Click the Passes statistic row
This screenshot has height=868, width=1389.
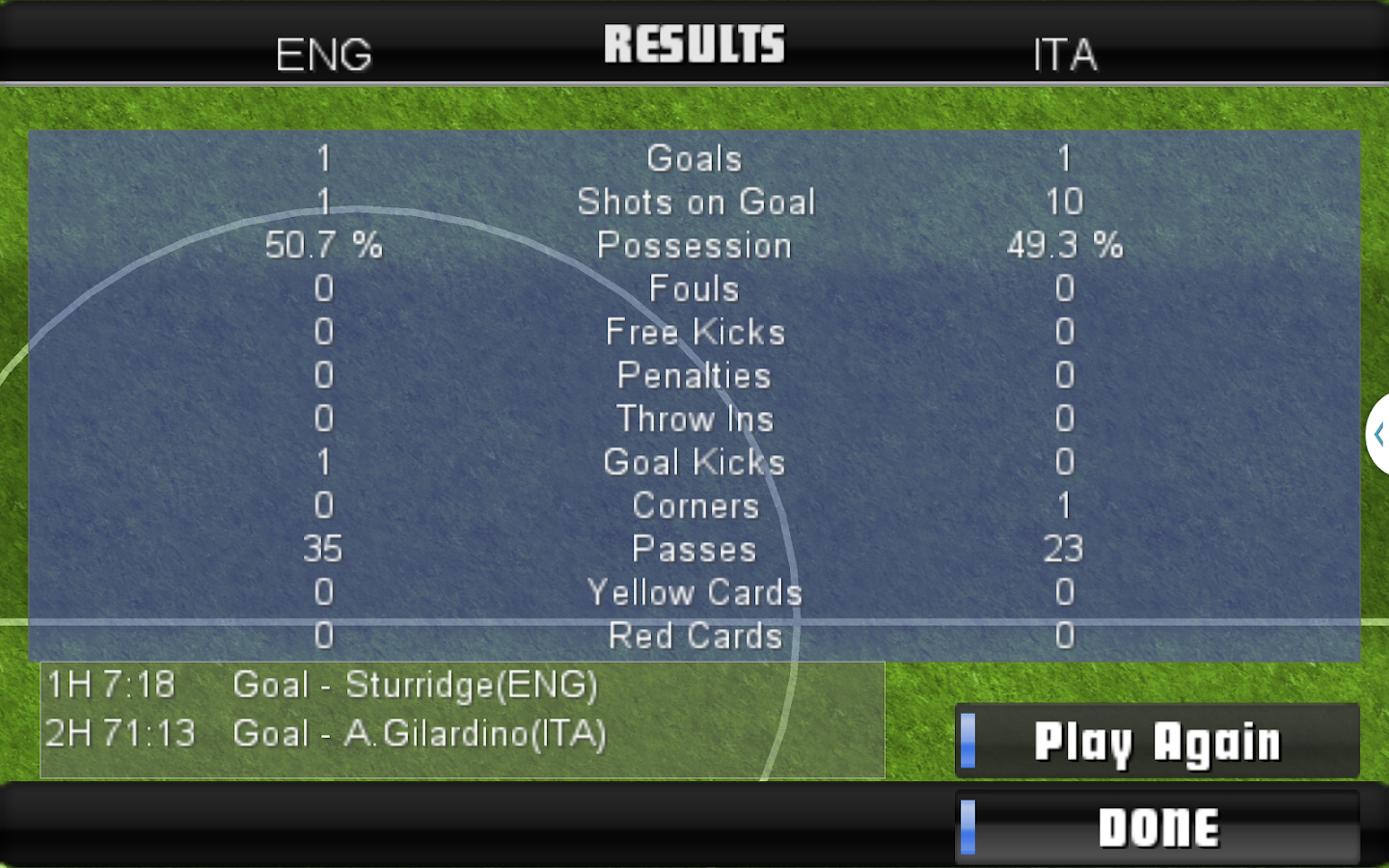coord(694,549)
